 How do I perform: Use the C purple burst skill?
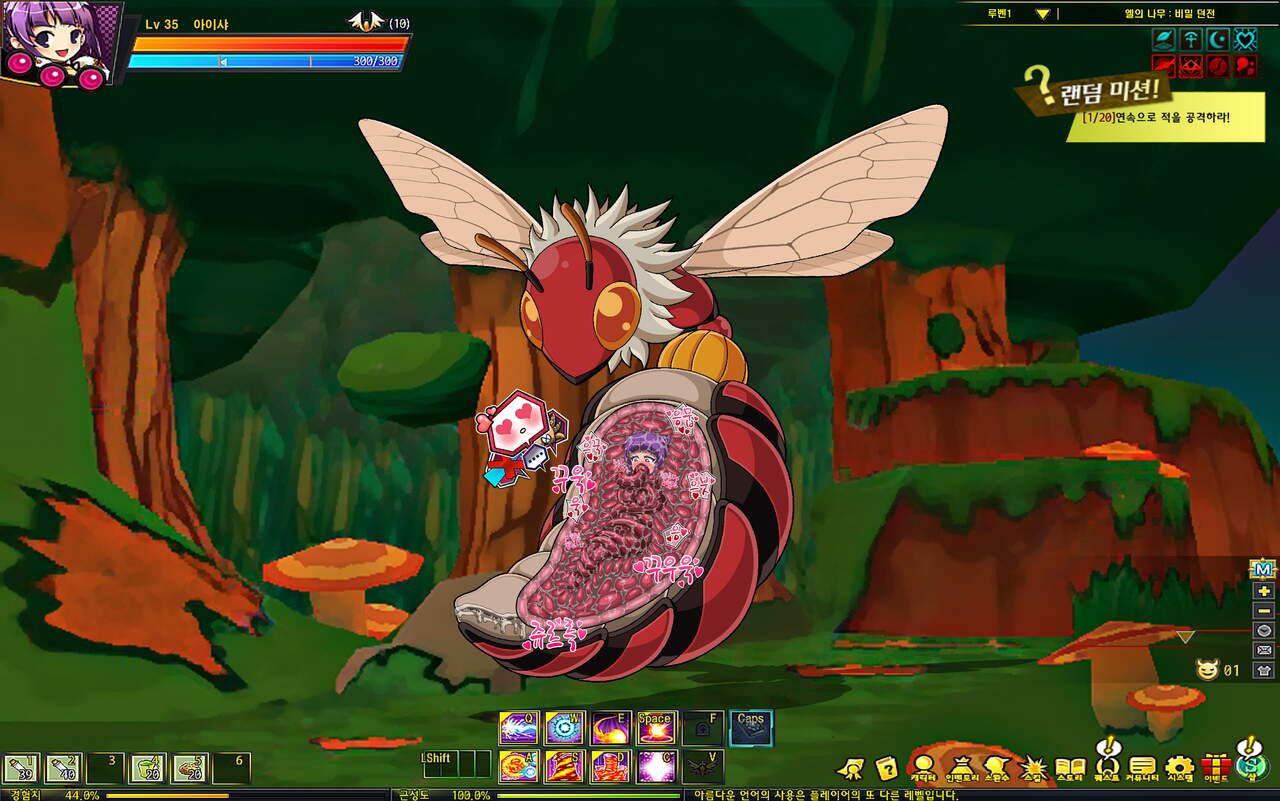click(x=657, y=766)
